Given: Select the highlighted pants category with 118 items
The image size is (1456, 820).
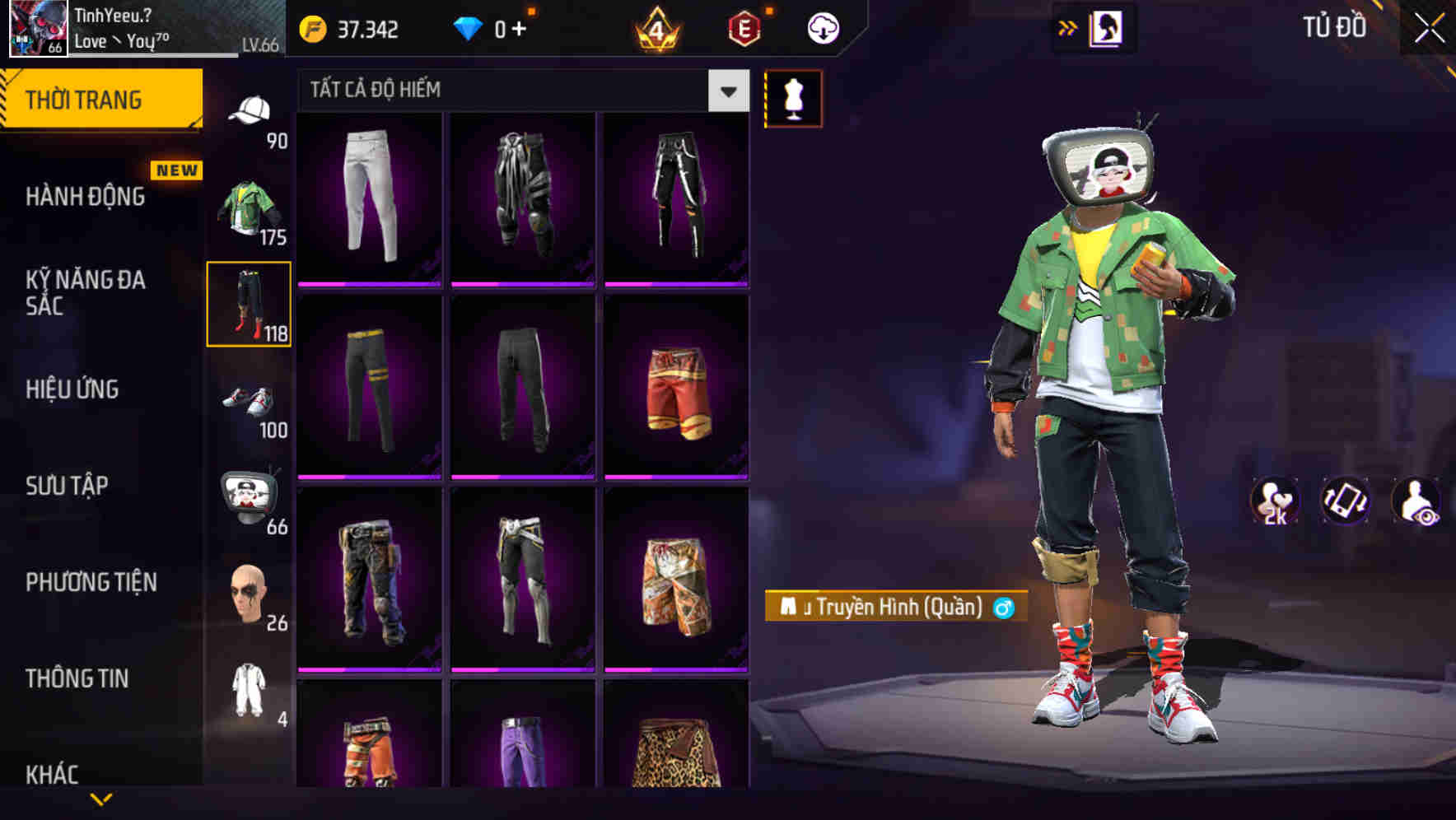Looking at the screenshot, I should (x=247, y=305).
